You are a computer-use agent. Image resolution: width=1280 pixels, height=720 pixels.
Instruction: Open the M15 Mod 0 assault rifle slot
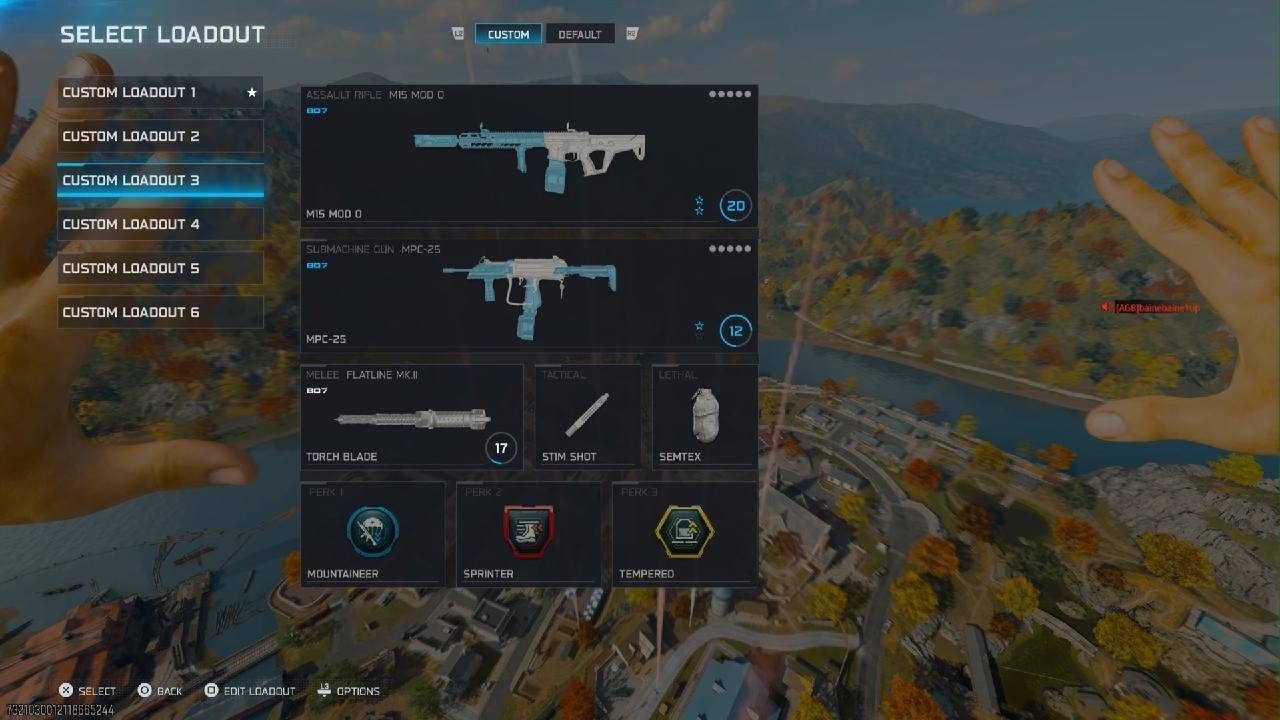coord(529,155)
